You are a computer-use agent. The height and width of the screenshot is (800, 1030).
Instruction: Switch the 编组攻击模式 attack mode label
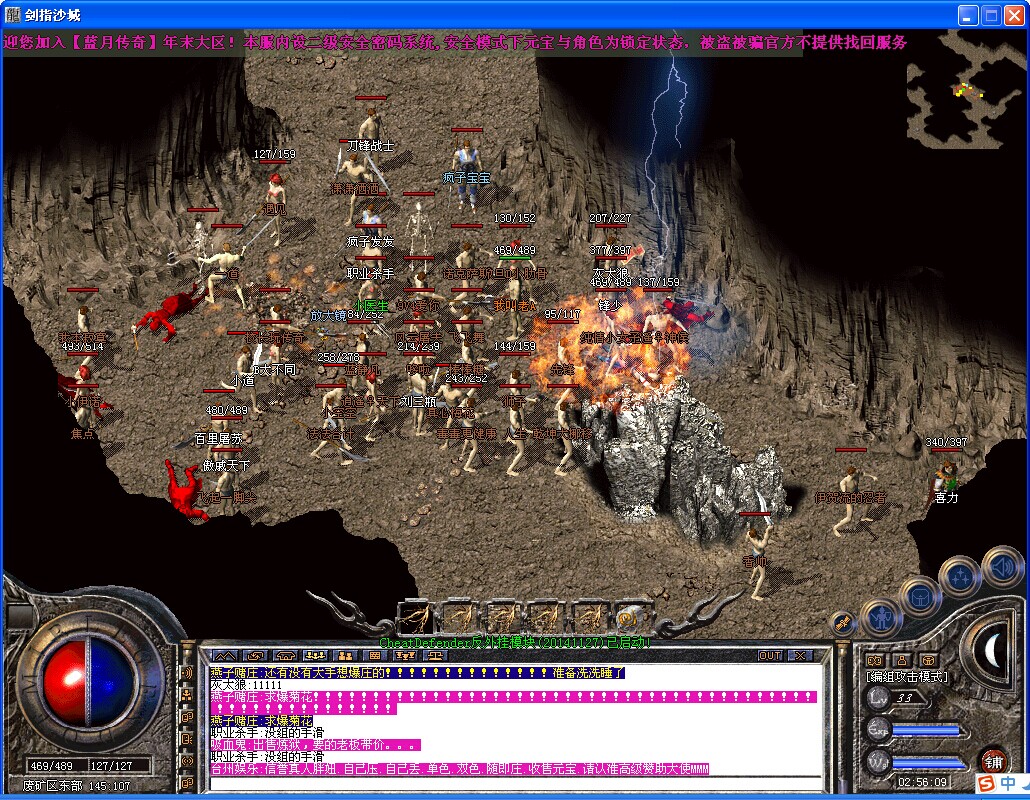coord(906,677)
